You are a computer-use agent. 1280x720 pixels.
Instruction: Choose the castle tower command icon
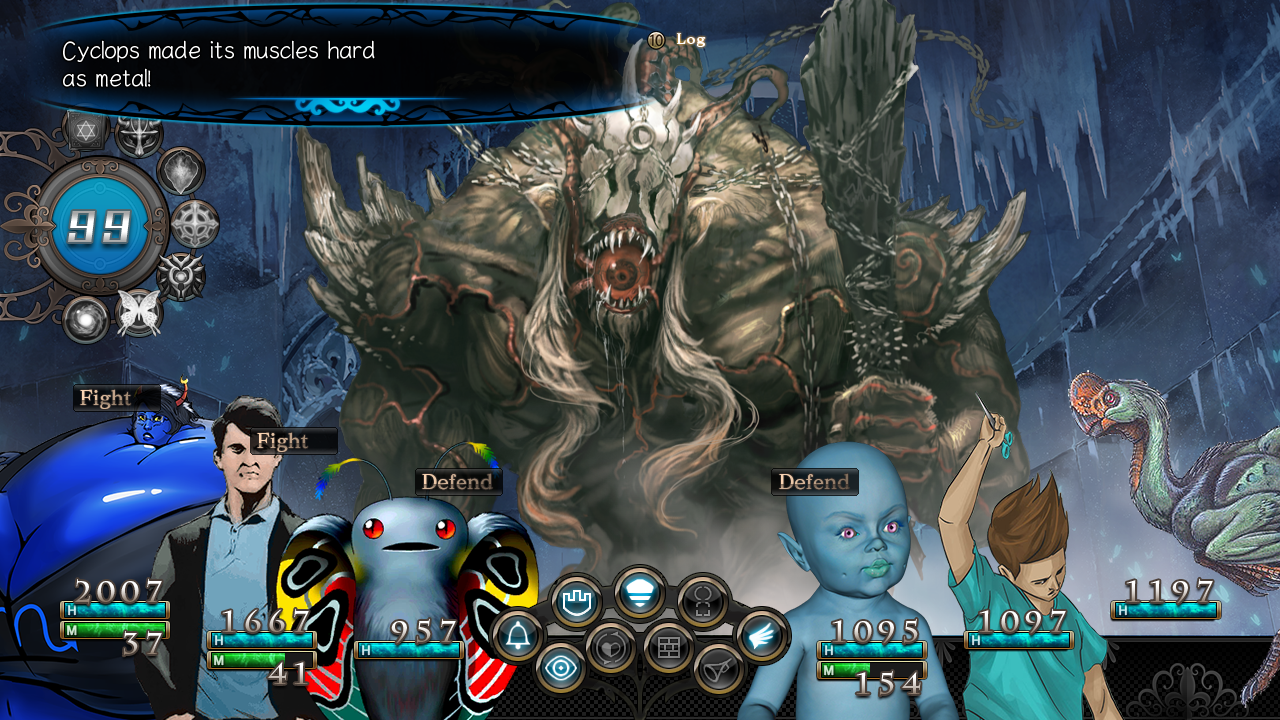coord(577,601)
